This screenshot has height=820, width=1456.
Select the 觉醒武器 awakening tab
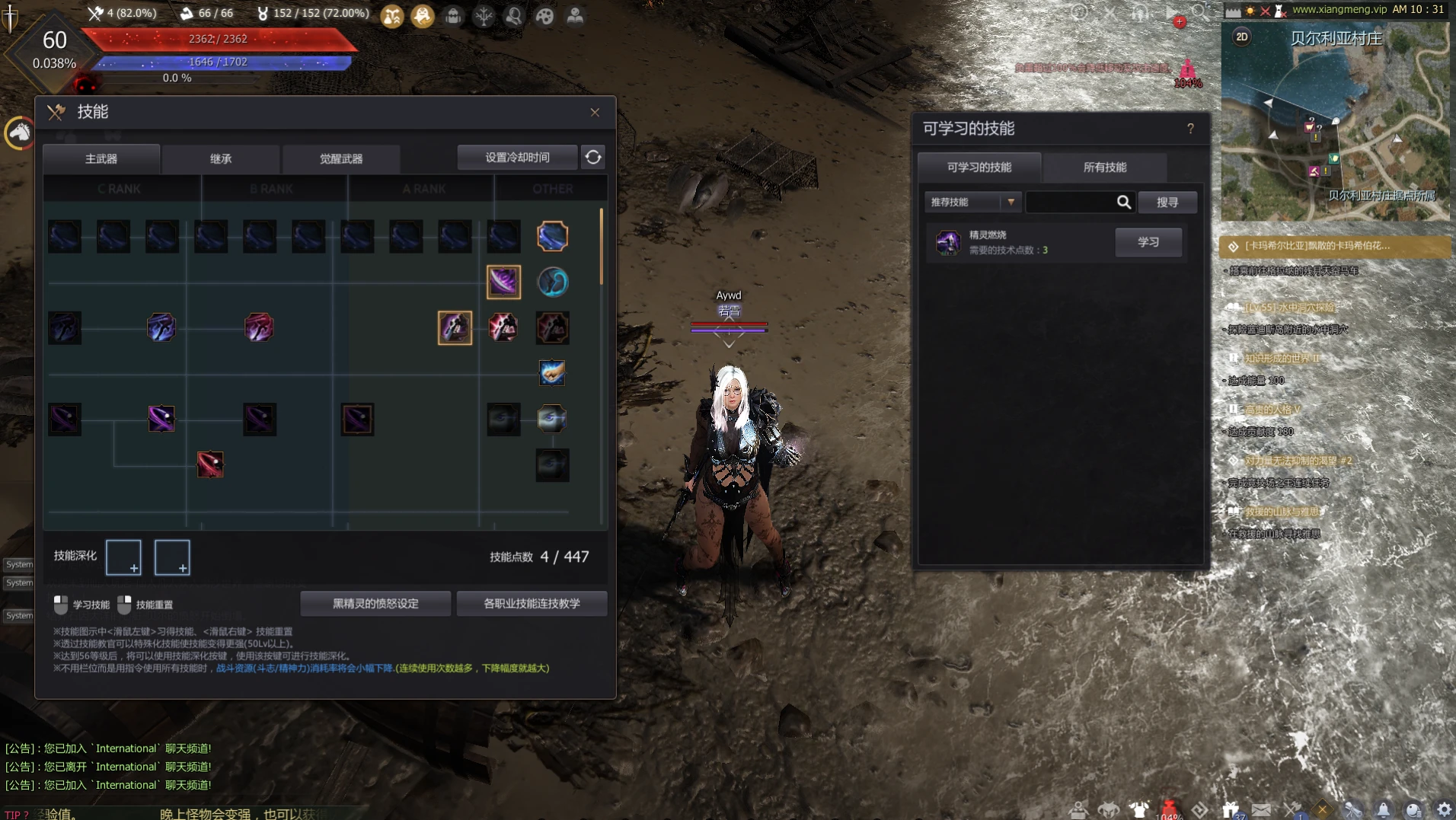340,159
